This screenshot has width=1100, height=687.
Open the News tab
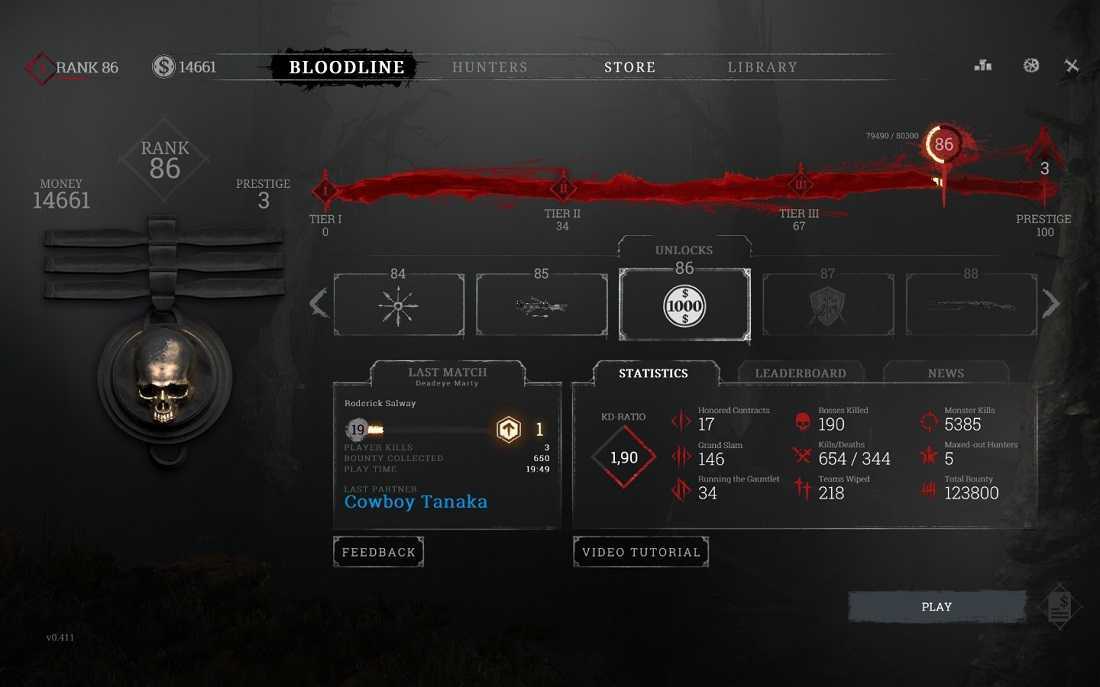coord(945,373)
